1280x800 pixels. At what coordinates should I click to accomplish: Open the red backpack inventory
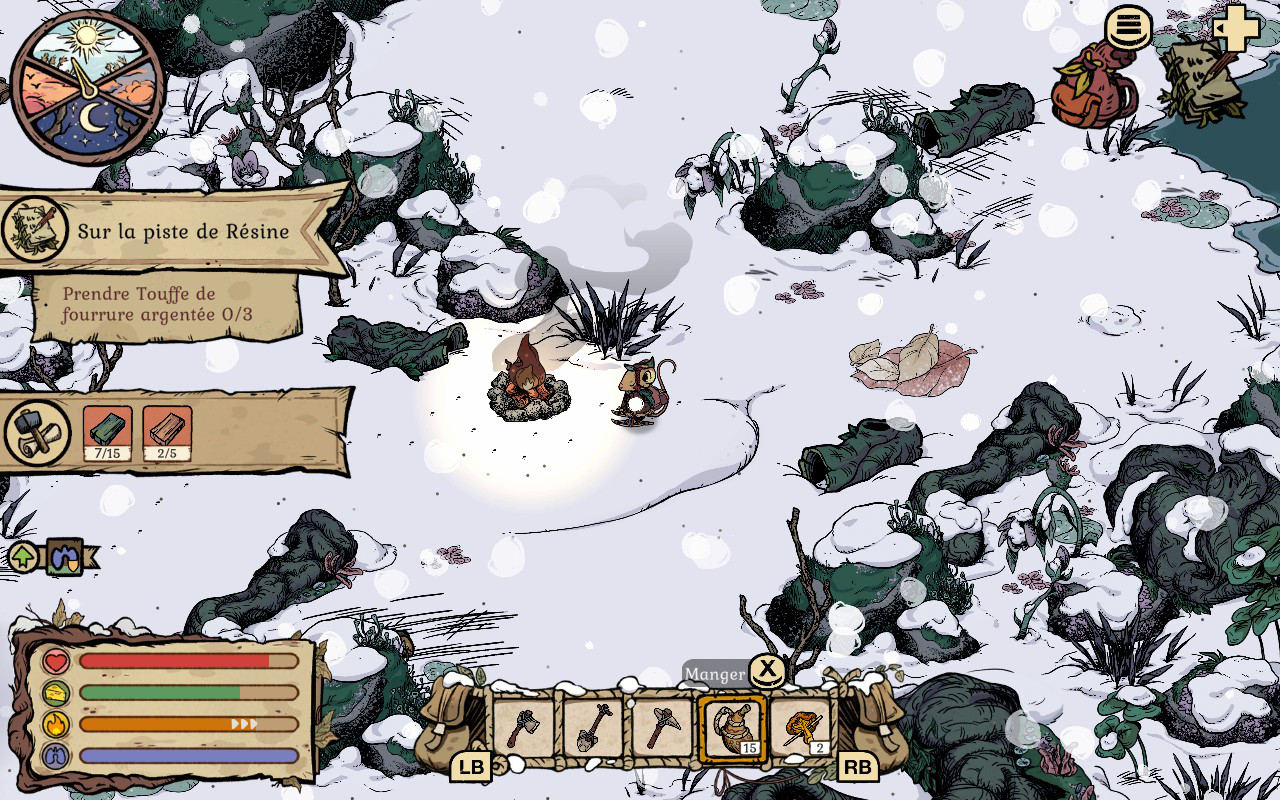tap(1094, 87)
